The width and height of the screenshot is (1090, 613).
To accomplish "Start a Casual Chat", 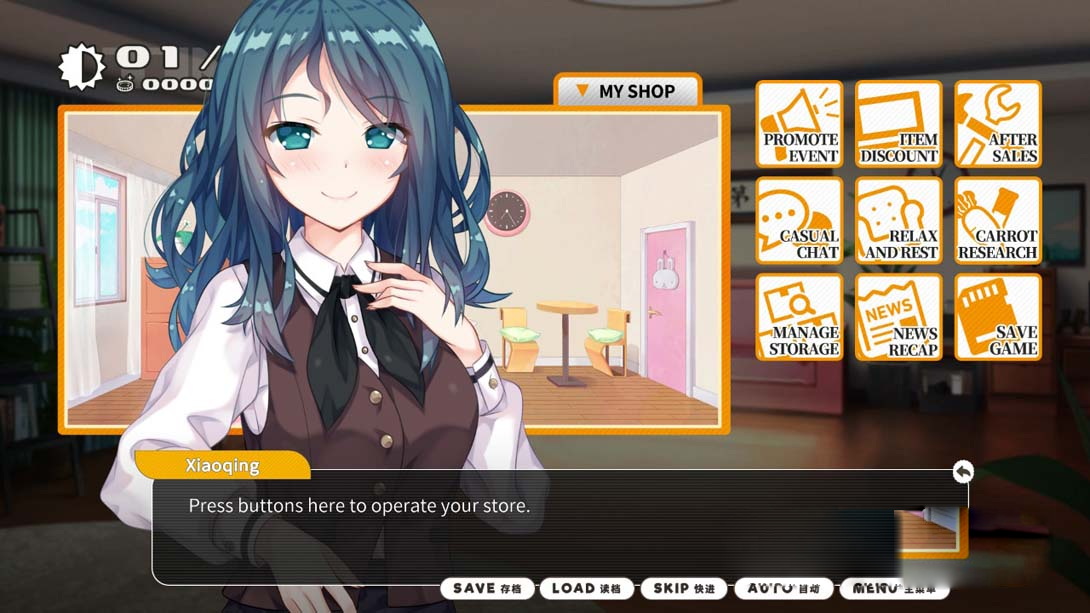I will click(799, 221).
